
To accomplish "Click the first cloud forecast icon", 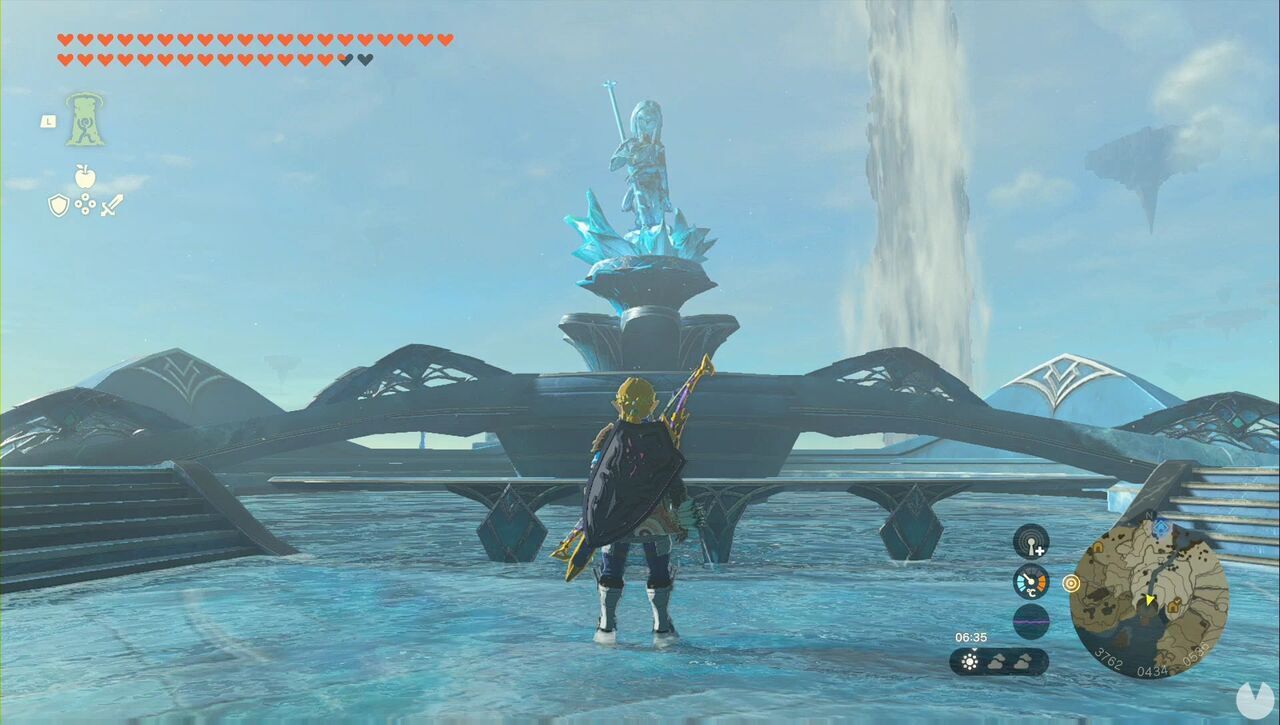I will 997,661.
